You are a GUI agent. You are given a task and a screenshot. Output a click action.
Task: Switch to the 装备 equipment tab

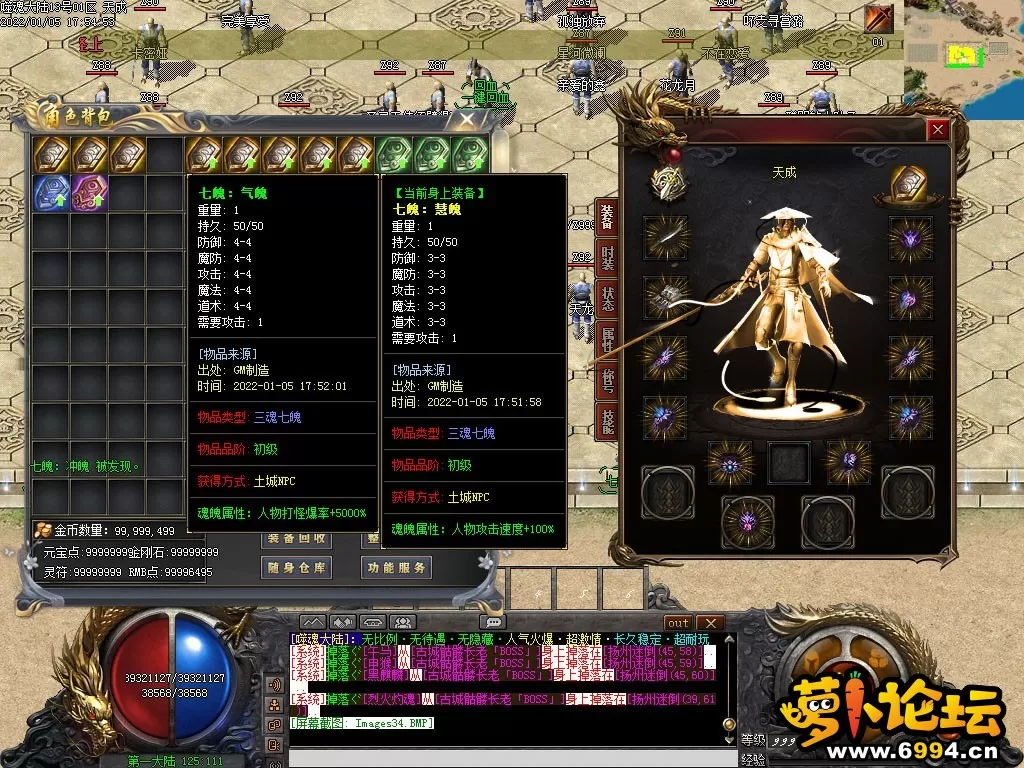click(x=607, y=215)
